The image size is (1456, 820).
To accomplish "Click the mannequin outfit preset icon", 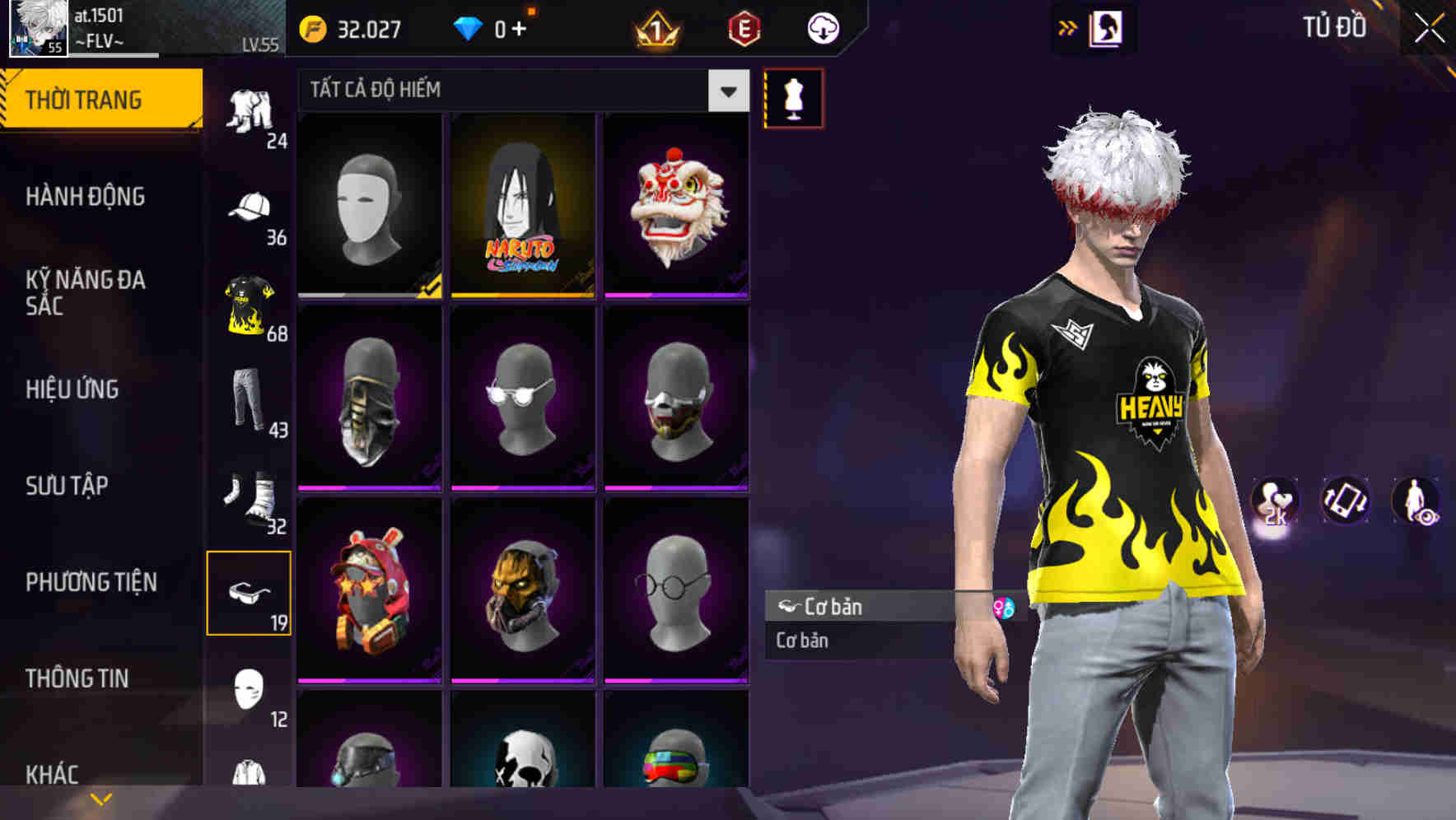I will (x=793, y=97).
